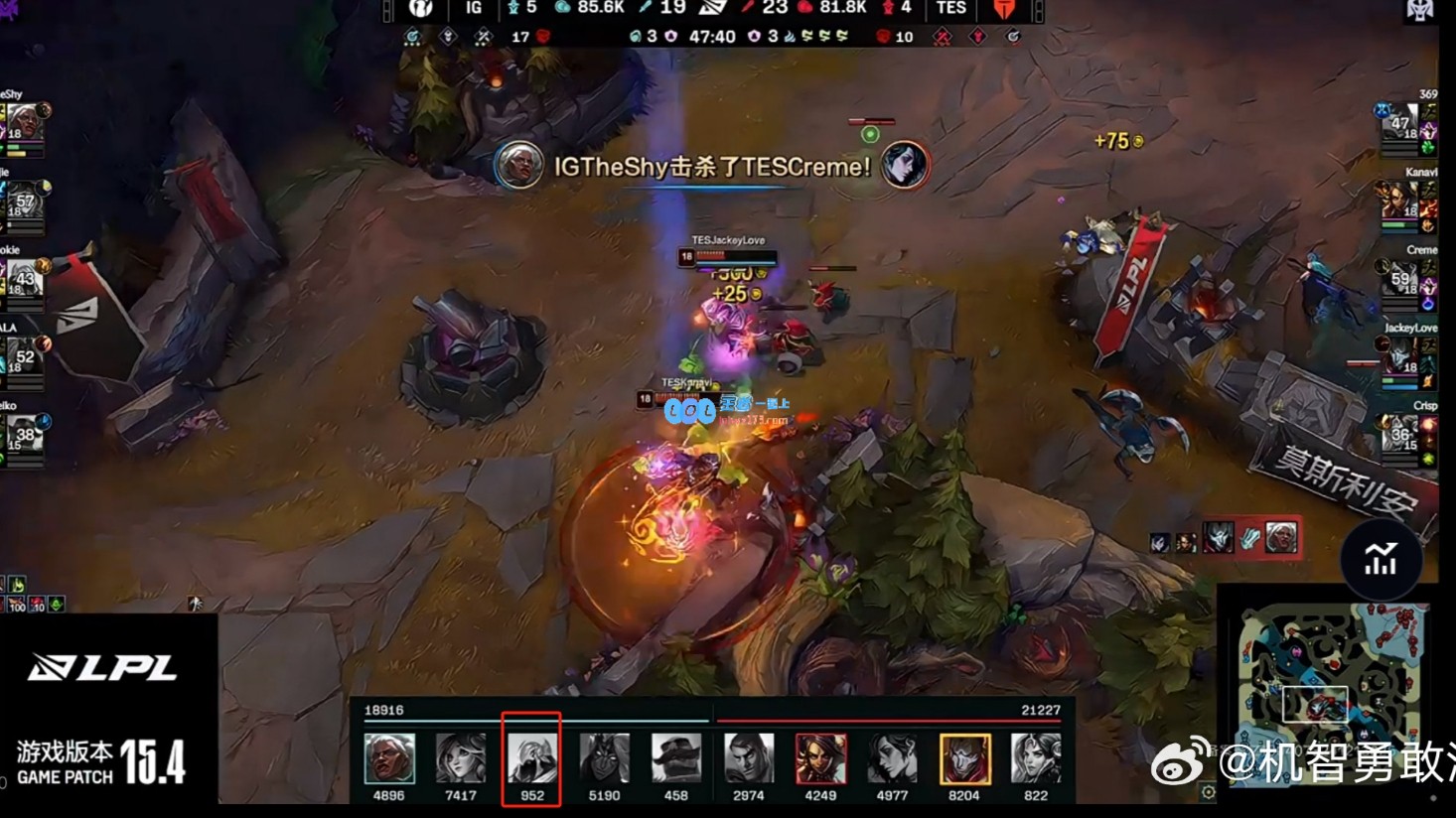
Task: Choose the red-outlined damage portrait showing 952
Action: pyautogui.click(x=532, y=758)
